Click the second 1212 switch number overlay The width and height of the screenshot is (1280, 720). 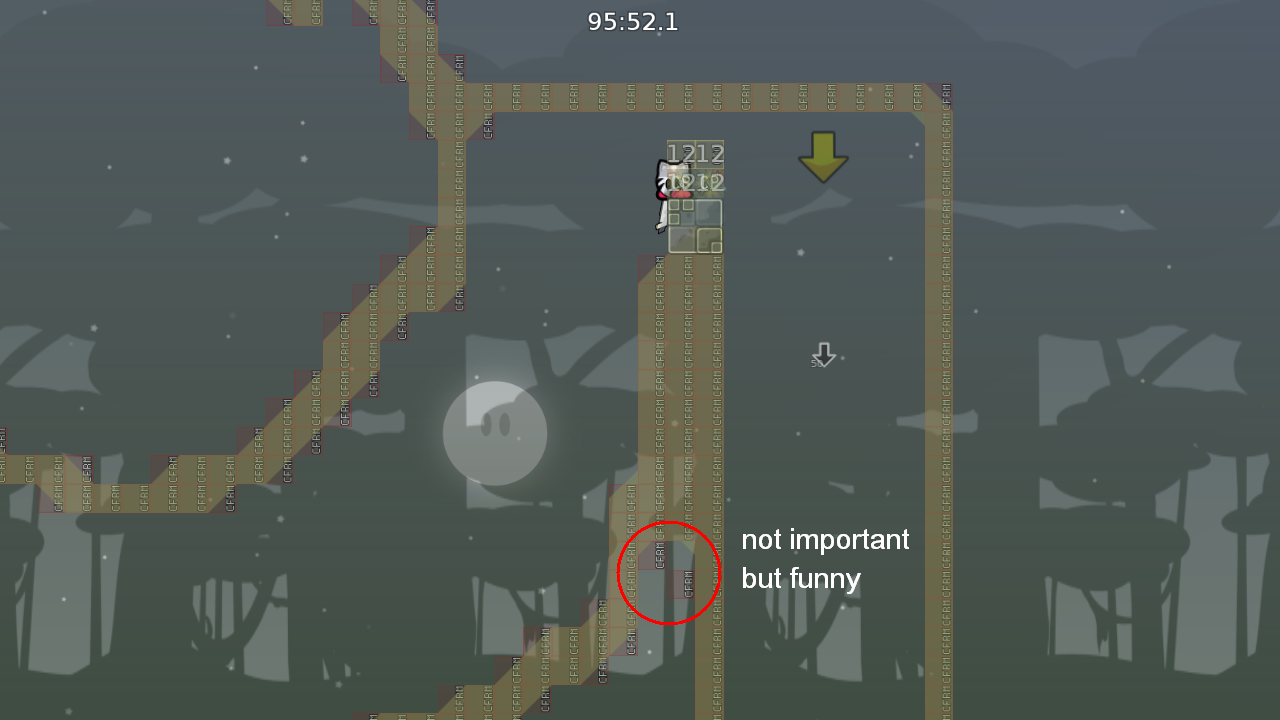(697, 183)
